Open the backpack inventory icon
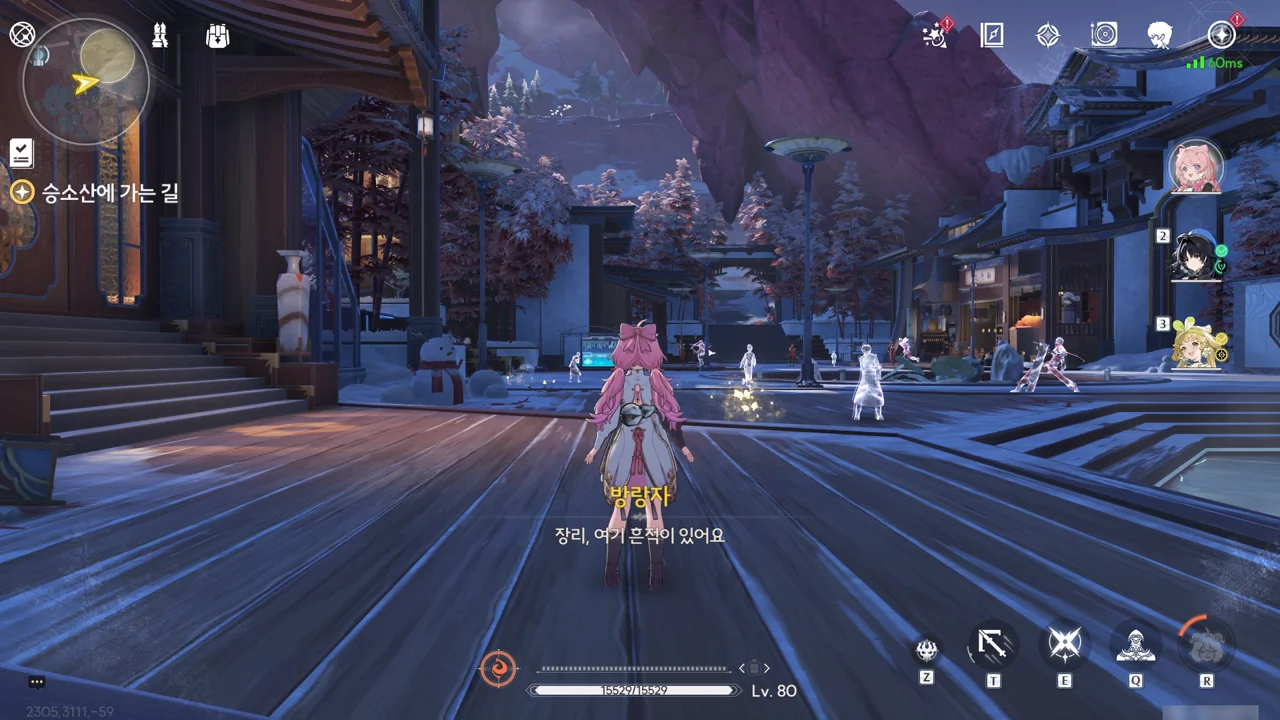The height and width of the screenshot is (720, 1280). click(x=217, y=35)
